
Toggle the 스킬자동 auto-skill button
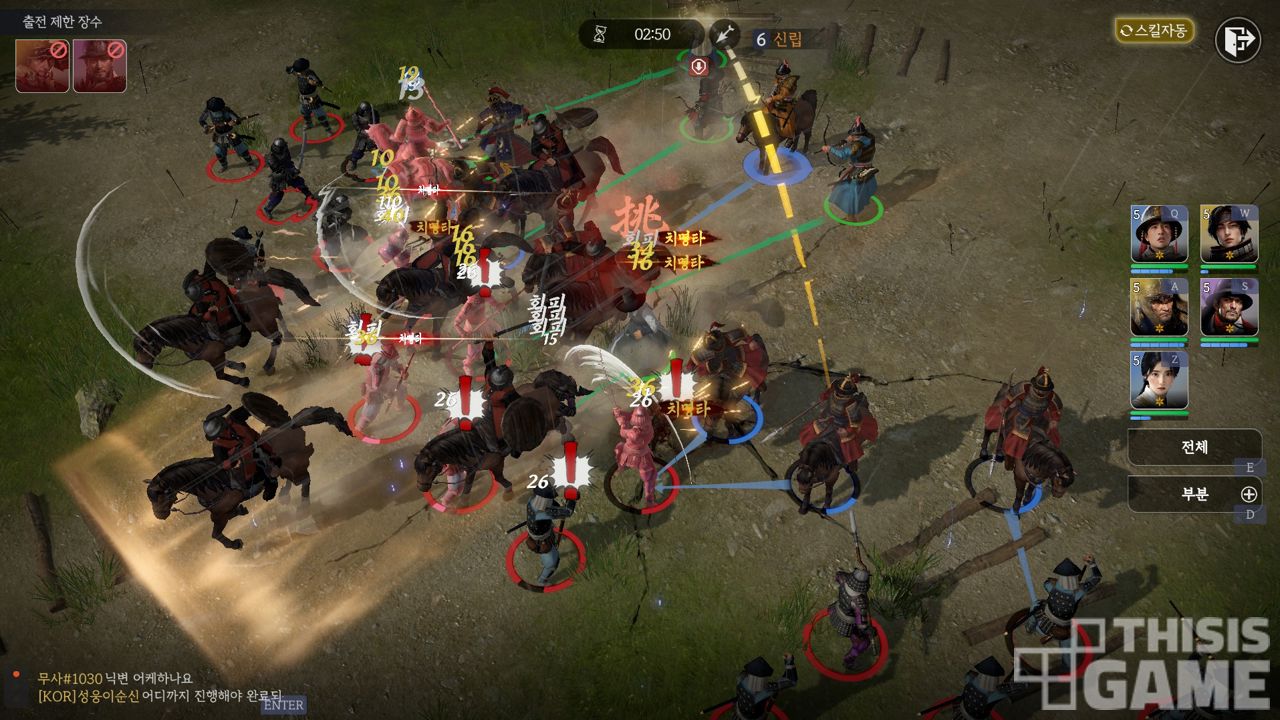coord(1154,30)
